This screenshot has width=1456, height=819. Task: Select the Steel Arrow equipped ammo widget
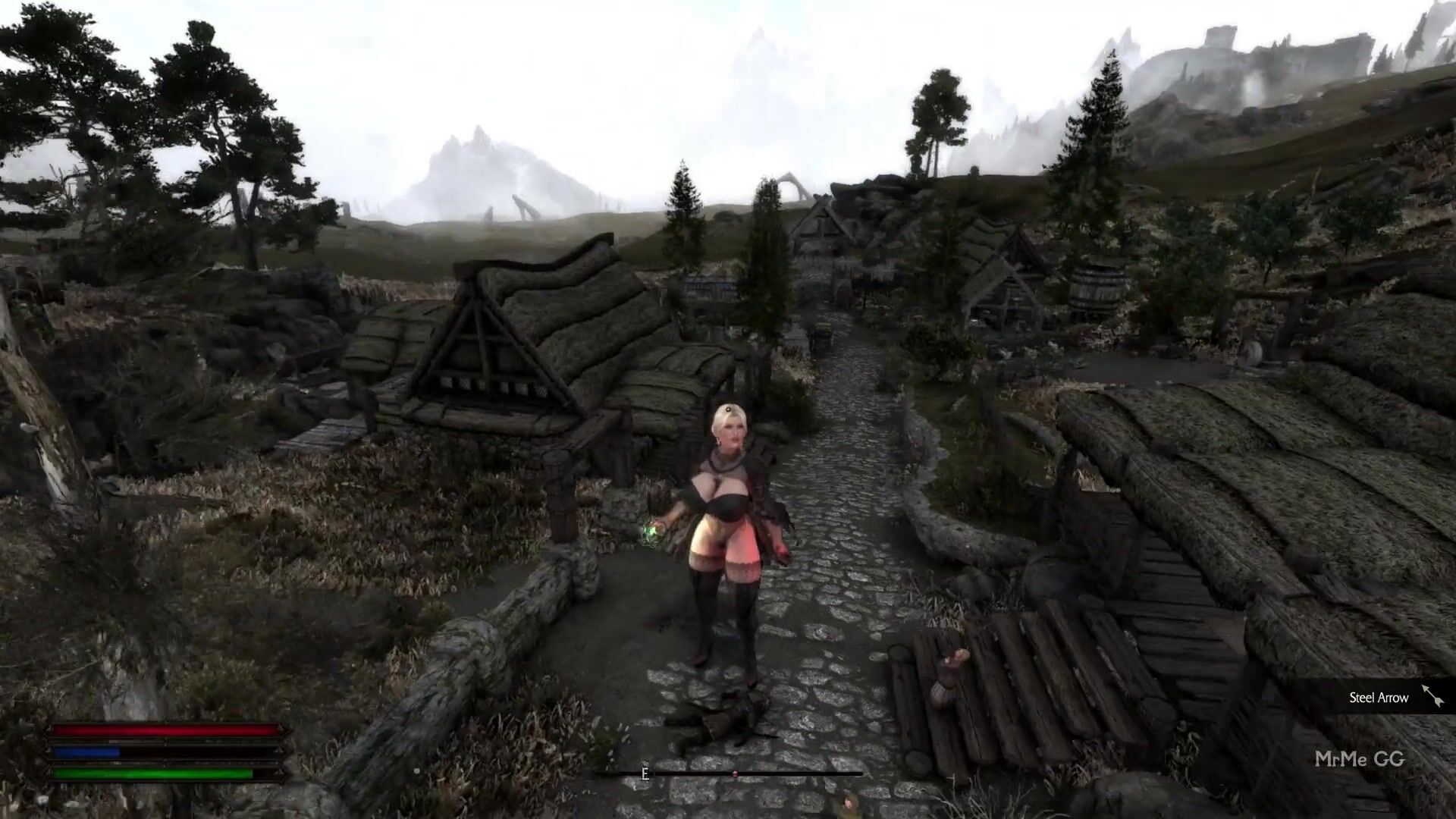[x=1394, y=698]
